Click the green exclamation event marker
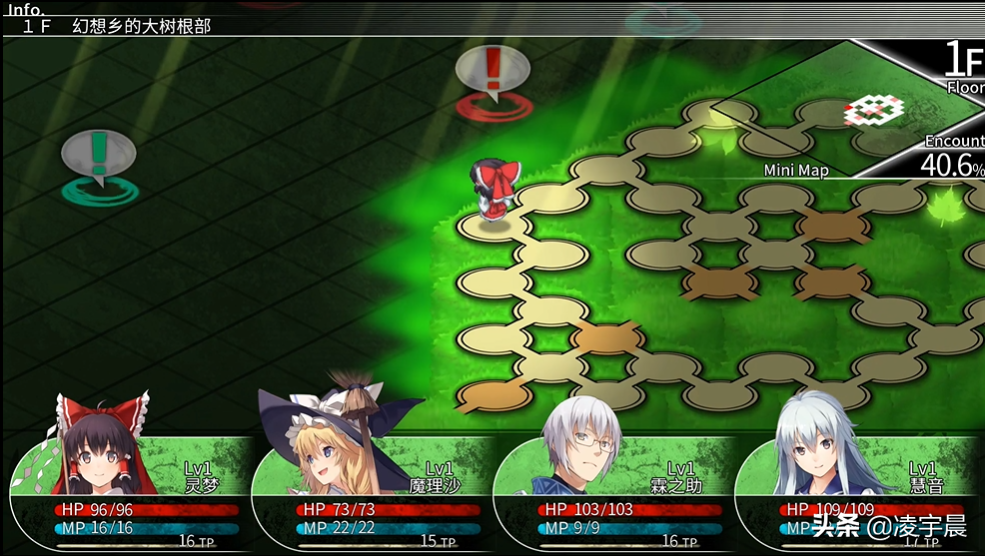The width and height of the screenshot is (985, 556). pyautogui.click(x=98, y=158)
